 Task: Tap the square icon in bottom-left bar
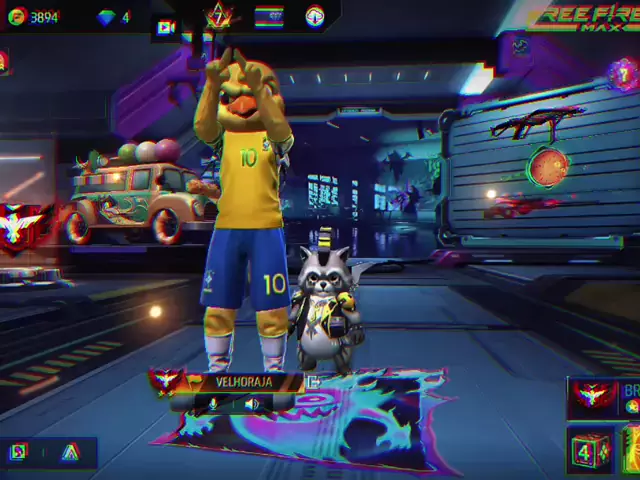(18, 453)
